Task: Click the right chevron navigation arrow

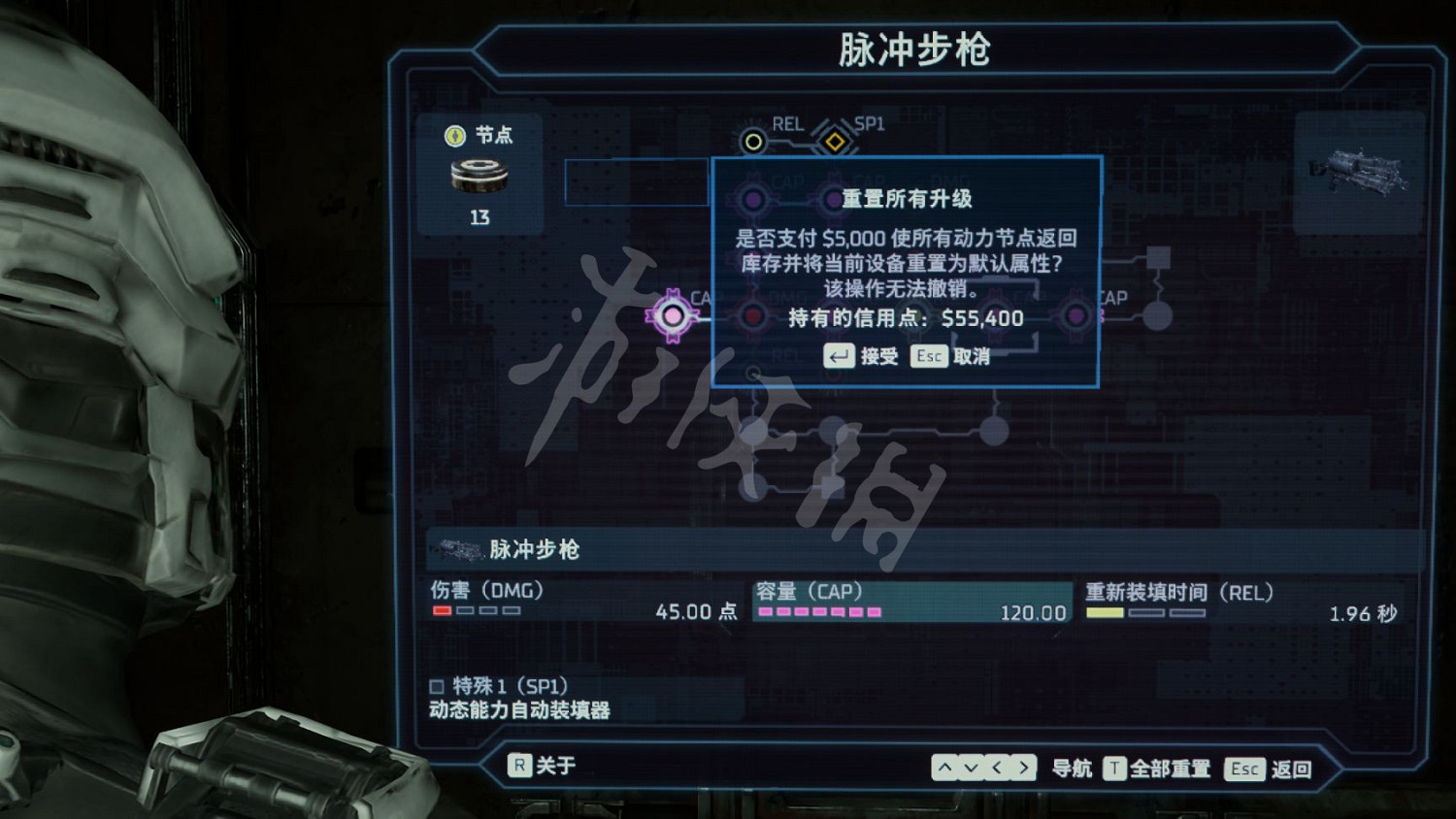Action: click(x=1023, y=767)
